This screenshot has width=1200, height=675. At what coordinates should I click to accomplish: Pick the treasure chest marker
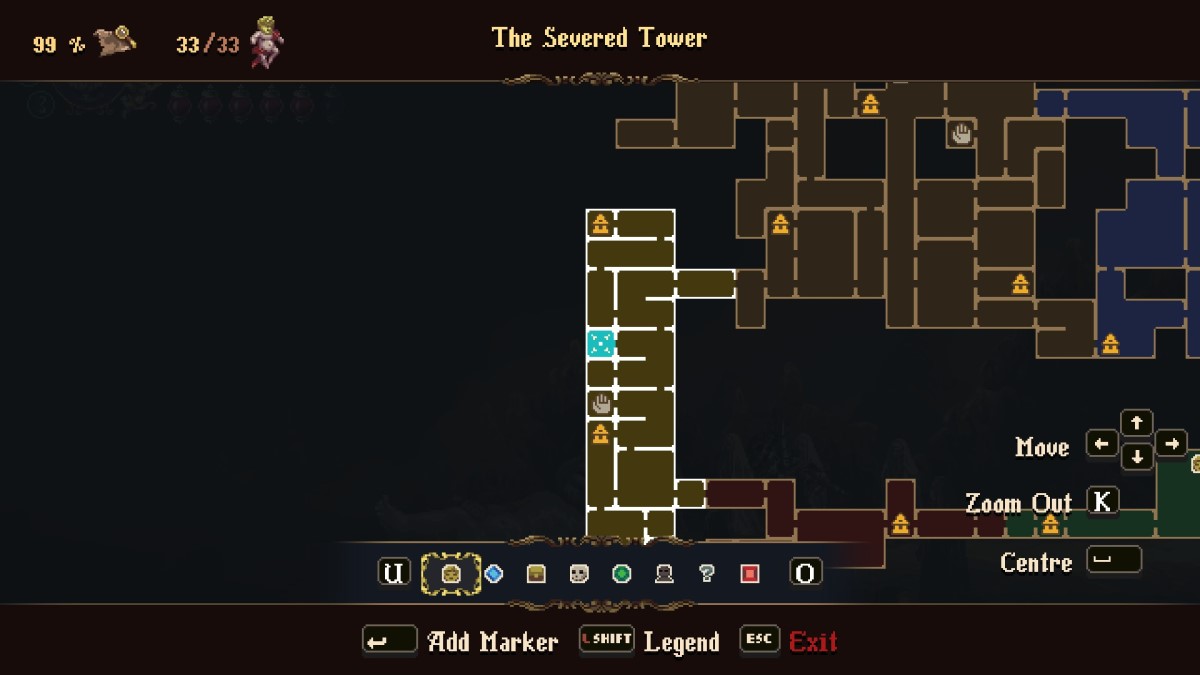(x=536, y=573)
